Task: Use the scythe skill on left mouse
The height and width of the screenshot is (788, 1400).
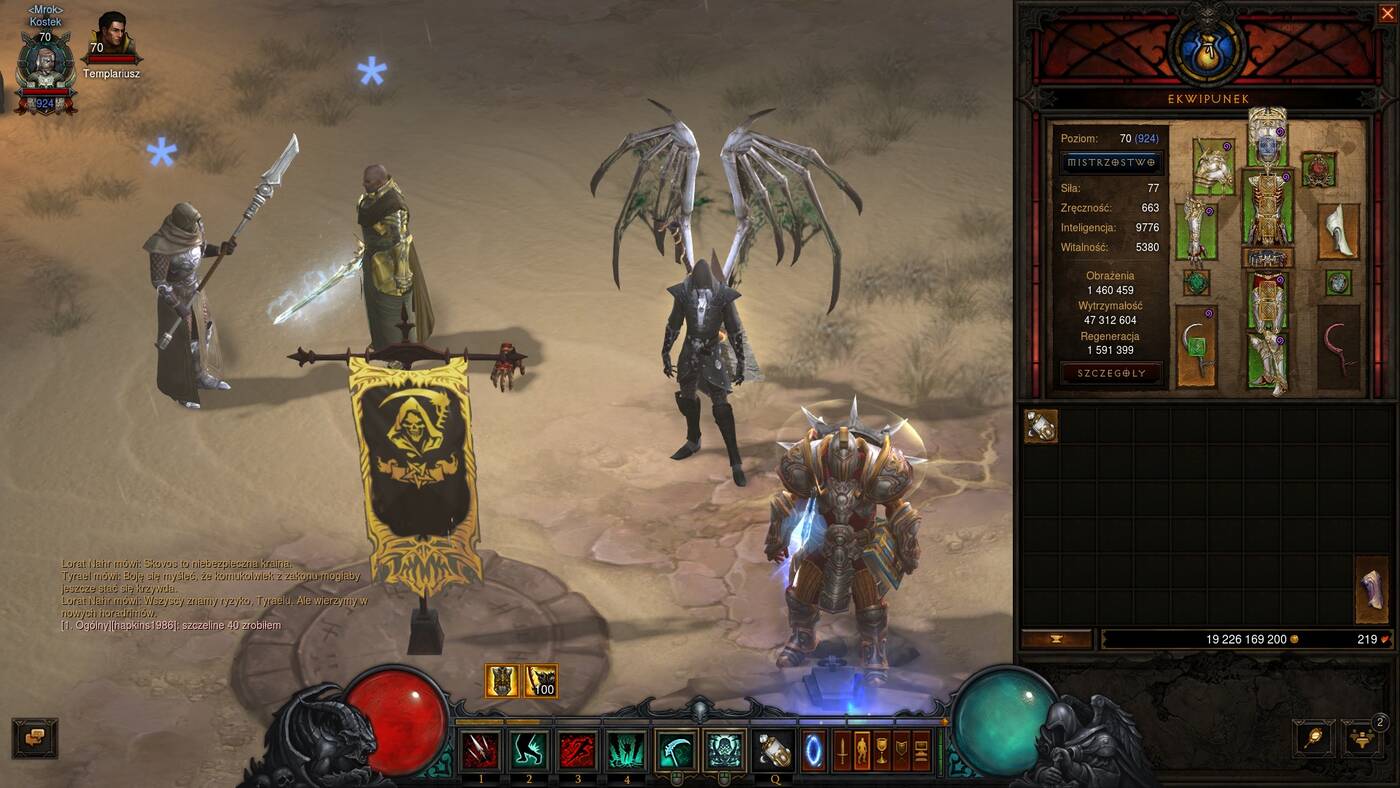Action: pyautogui.click(x=676, y=750)
